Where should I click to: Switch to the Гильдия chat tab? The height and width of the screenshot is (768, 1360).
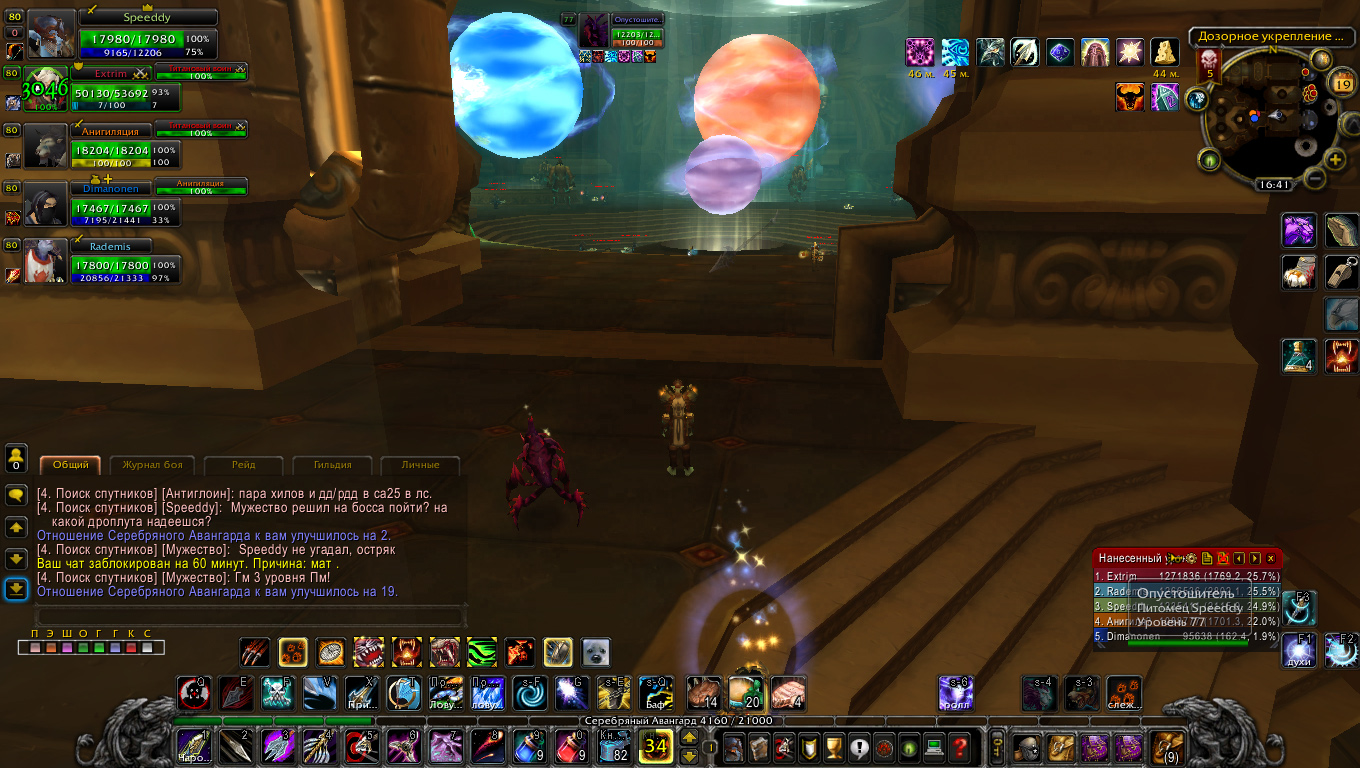click(x=331, y=465)
